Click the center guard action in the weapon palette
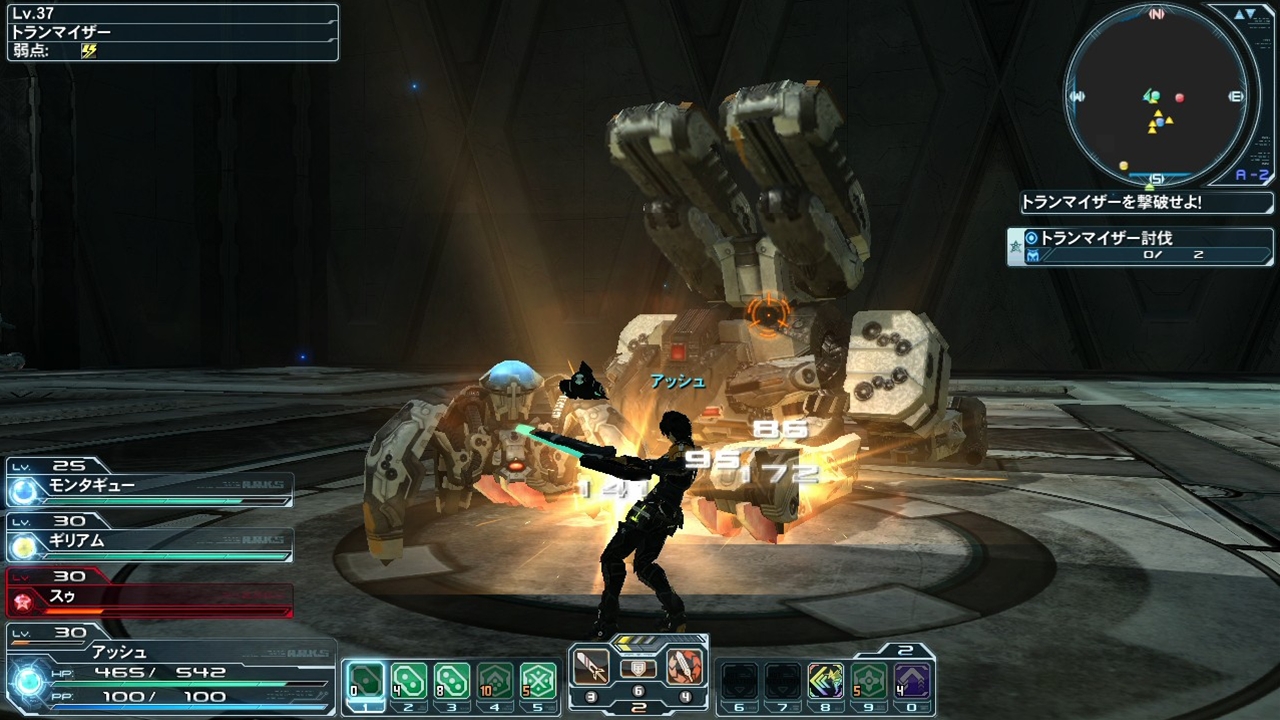The image size is (1280, 720). tap(638, 669)
